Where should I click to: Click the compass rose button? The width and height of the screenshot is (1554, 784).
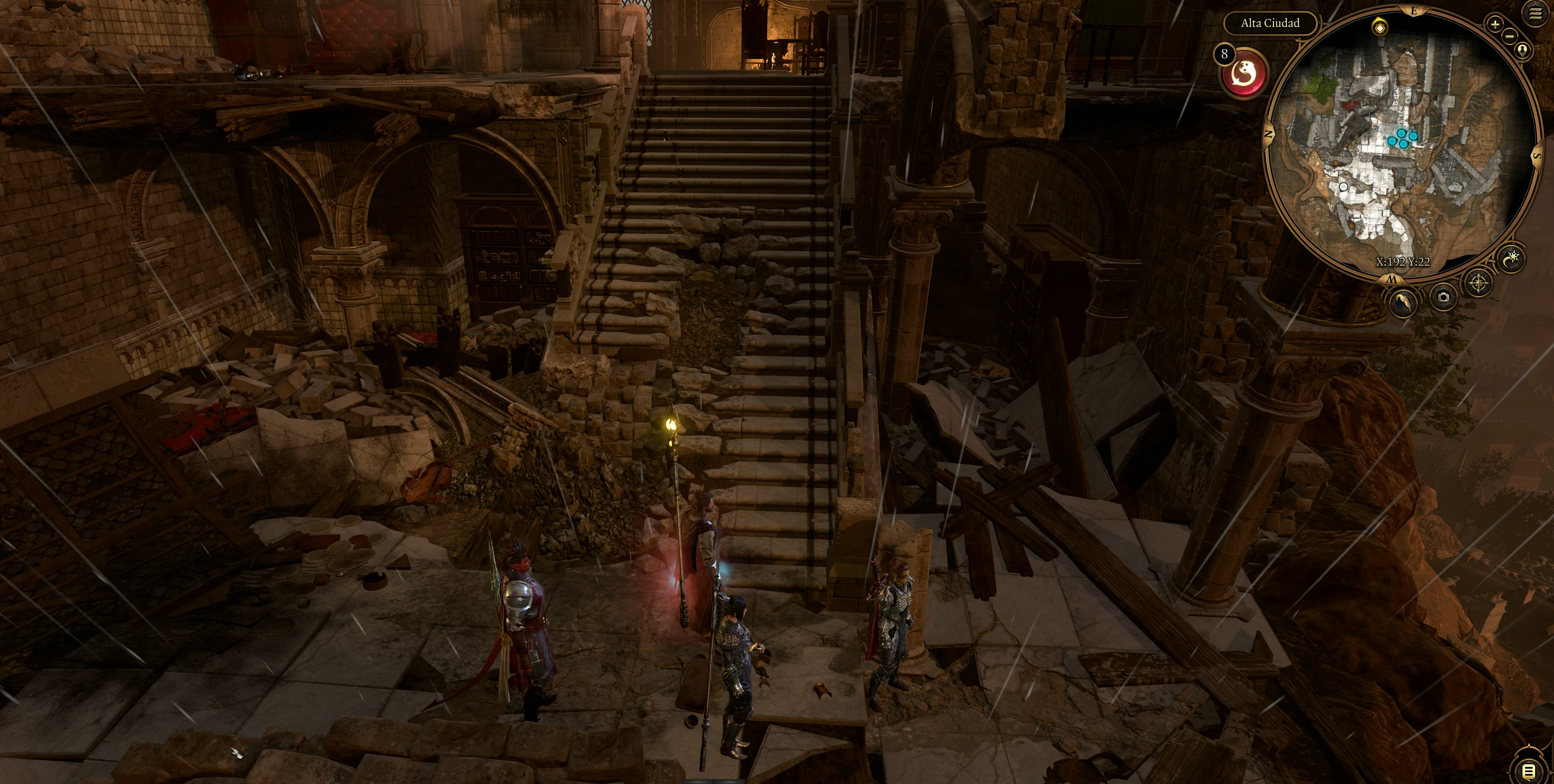pos(1479,282)
